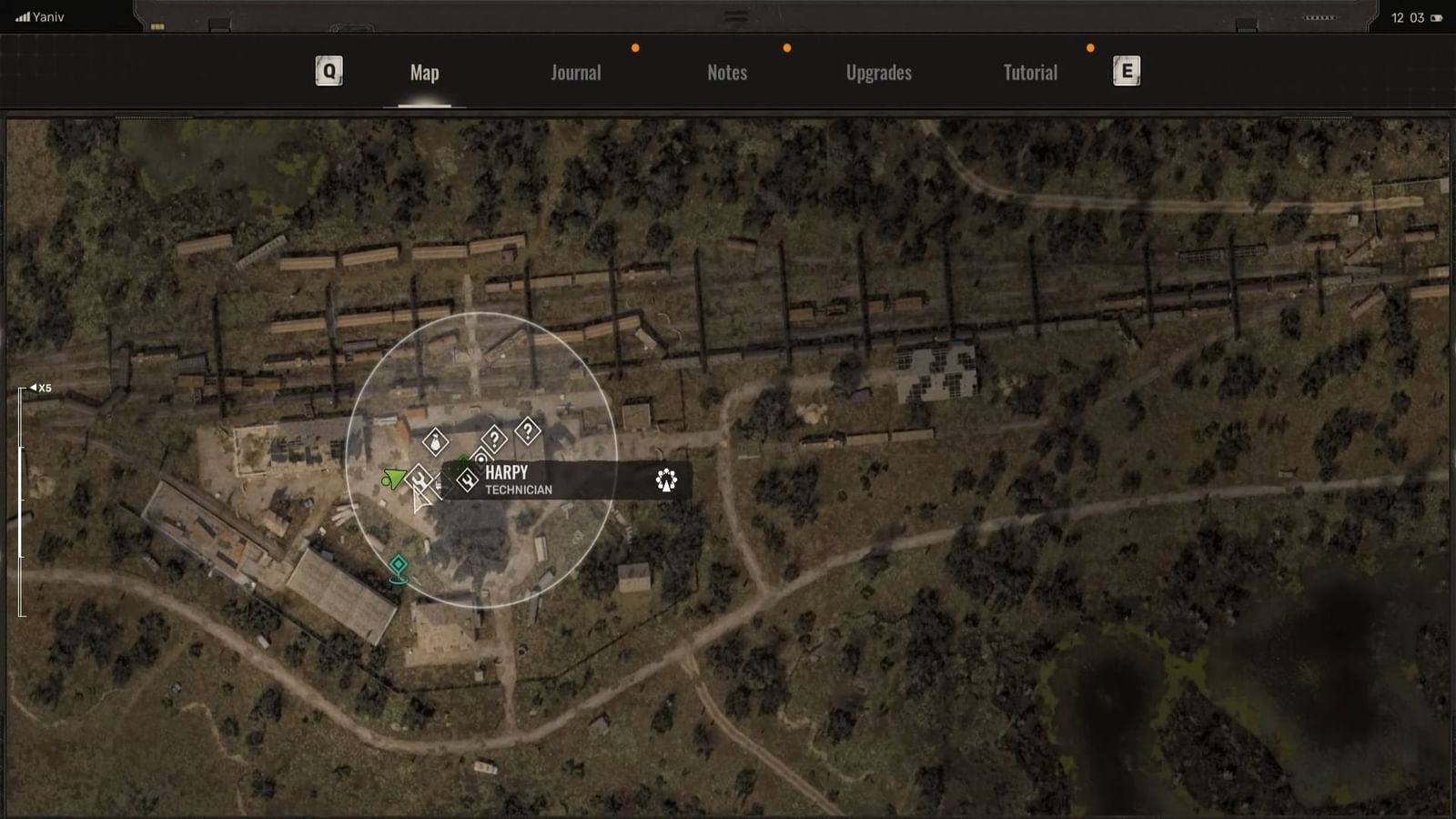
Task: Open the Upgrades tab
Action: coord(878,73)
